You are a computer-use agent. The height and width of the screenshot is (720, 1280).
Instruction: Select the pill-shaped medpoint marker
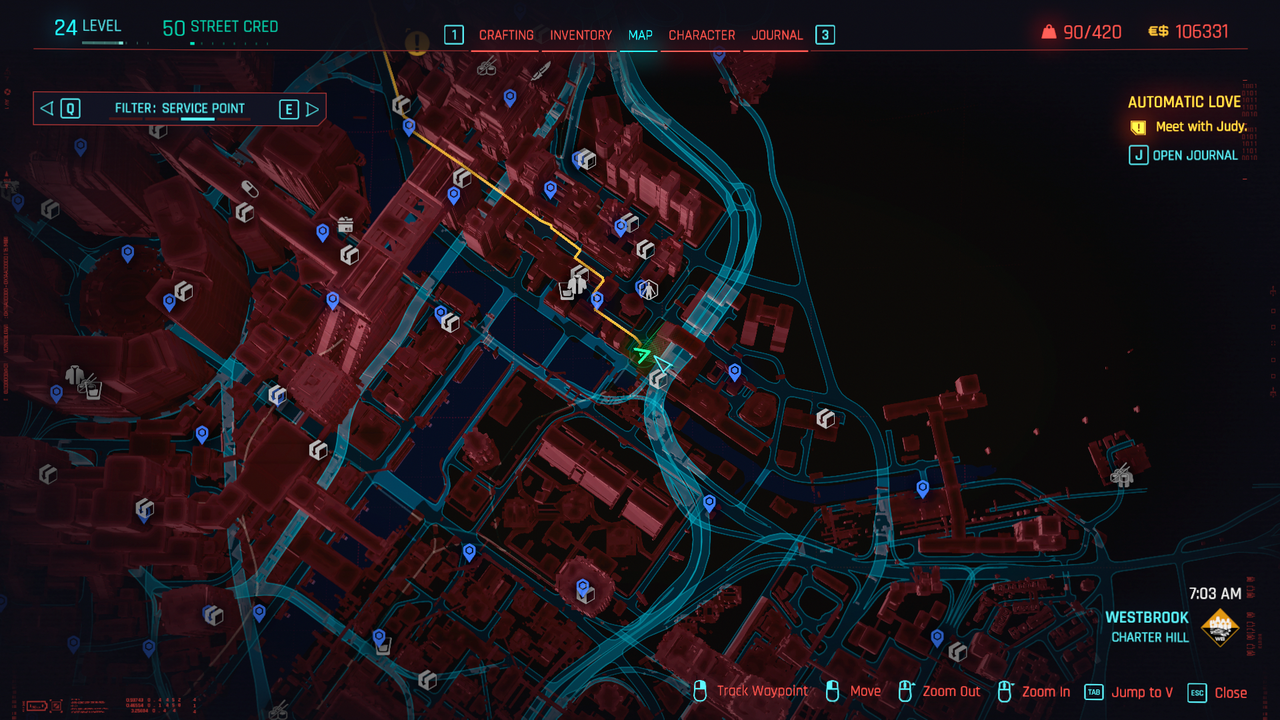tap(250, 189)
